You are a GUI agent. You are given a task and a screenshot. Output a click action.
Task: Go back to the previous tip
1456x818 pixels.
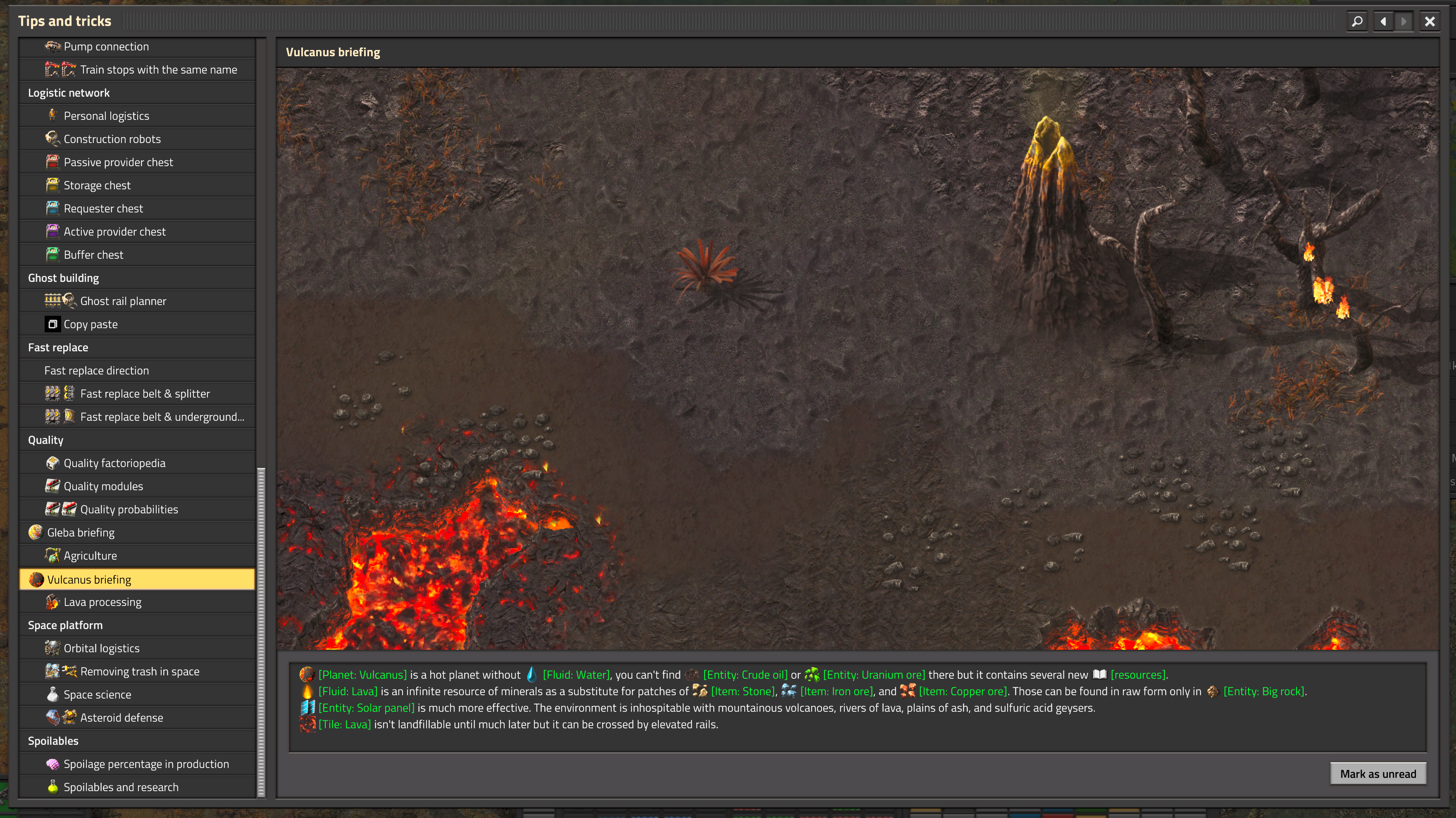click(x=1383, y=21)
